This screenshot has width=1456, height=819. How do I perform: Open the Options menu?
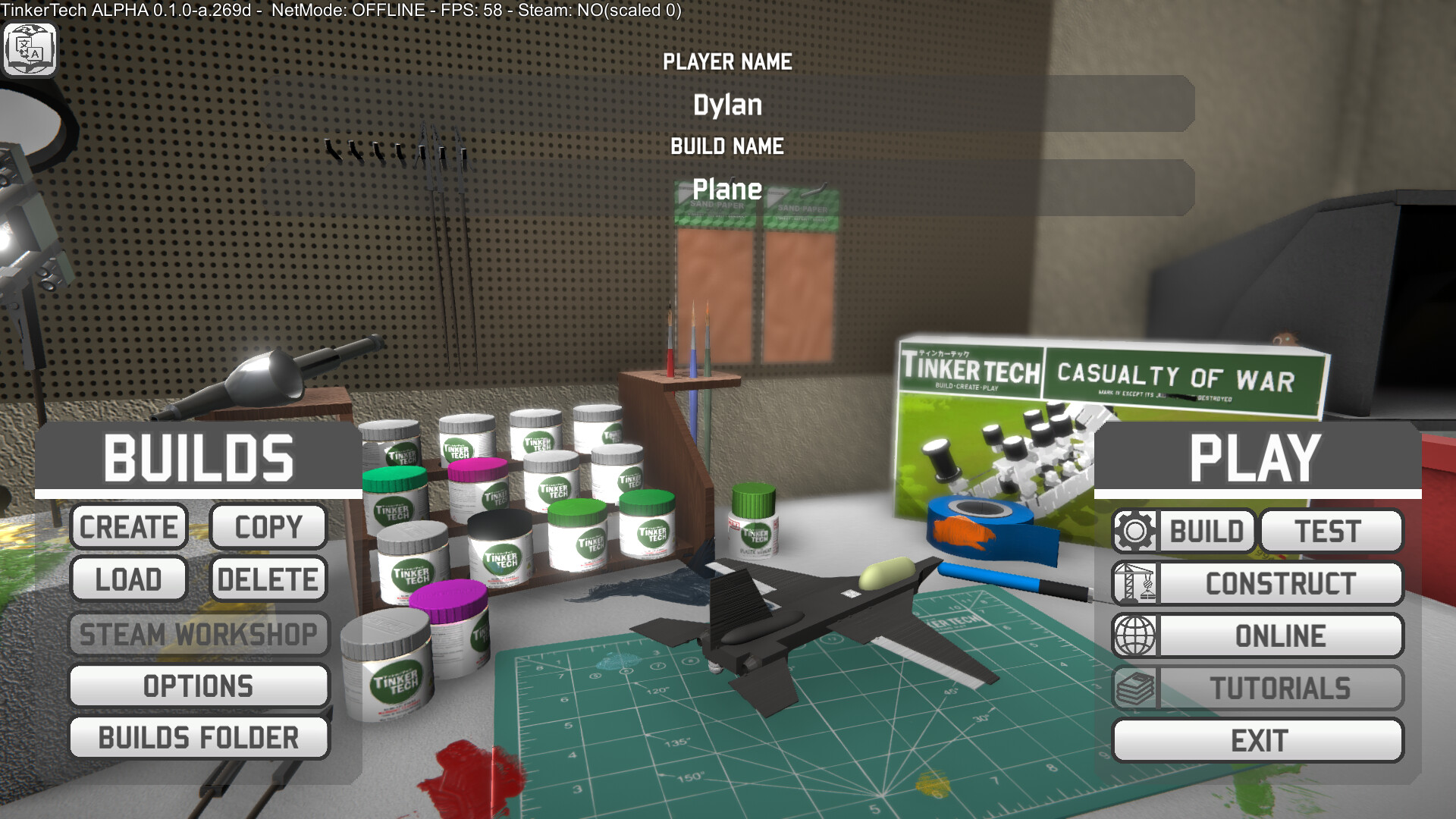tap(199, 686)
